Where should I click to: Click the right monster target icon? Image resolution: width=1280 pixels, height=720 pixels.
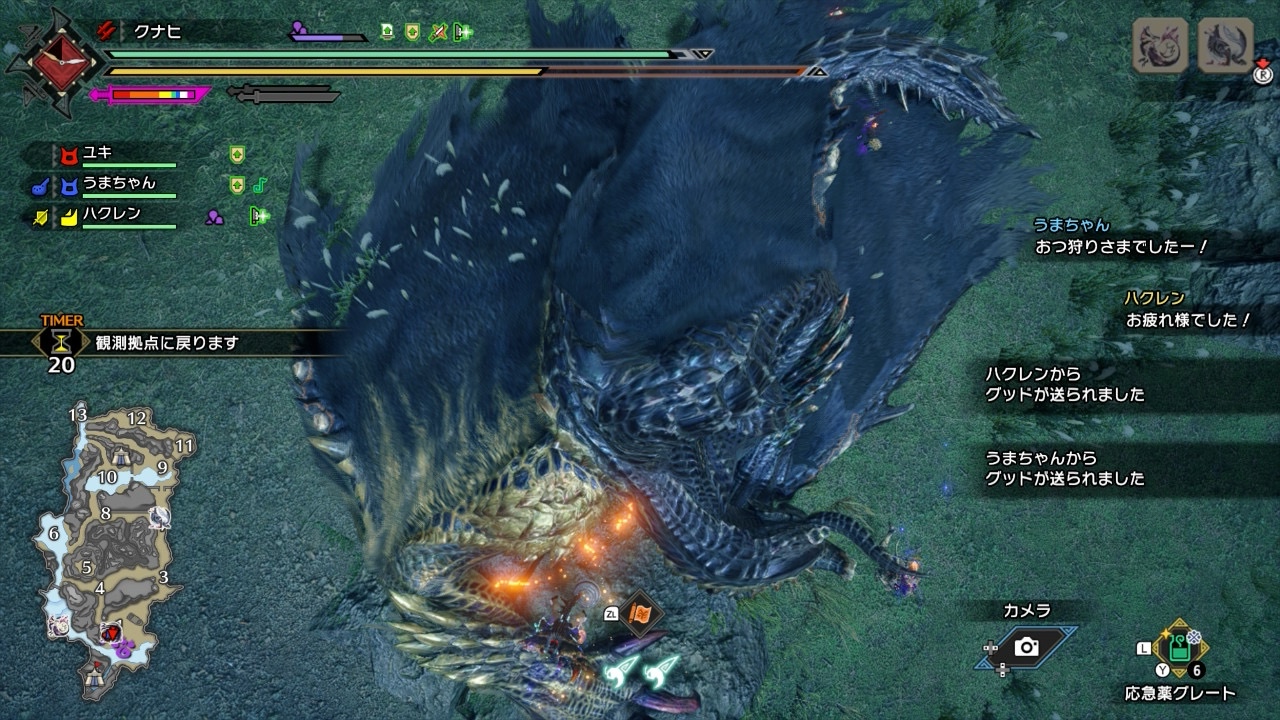(1225, 45)
